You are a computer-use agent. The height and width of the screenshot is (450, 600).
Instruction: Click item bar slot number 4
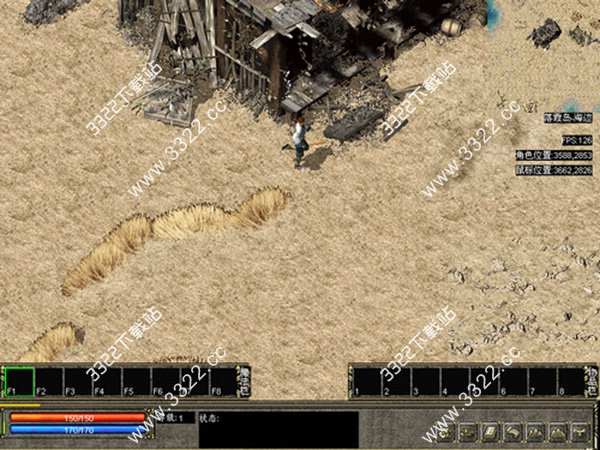click(454, 381)
